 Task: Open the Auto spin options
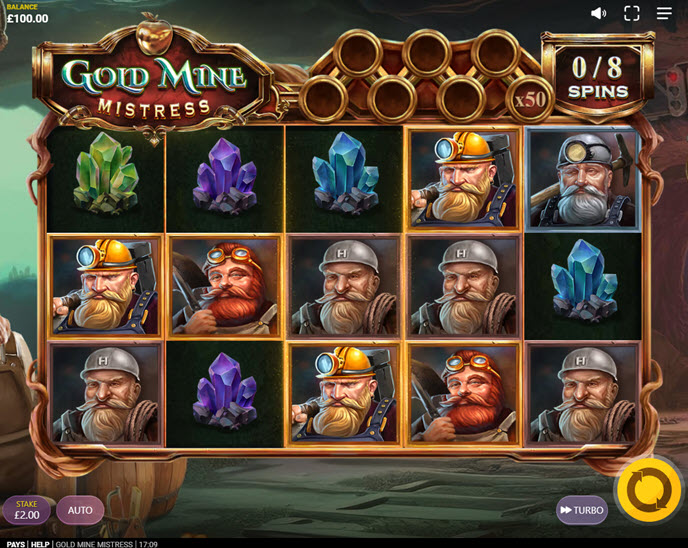tap(80, 510)
